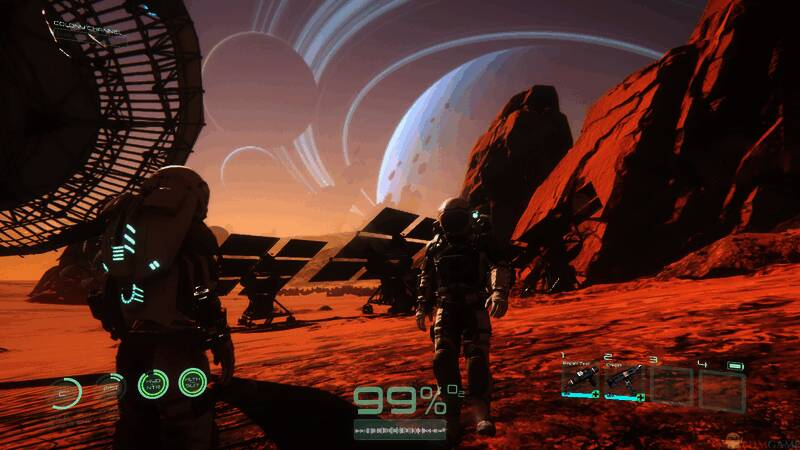Select the weapon in hotbar slot 1
800x450 pixels.
(x=581, y=381)
